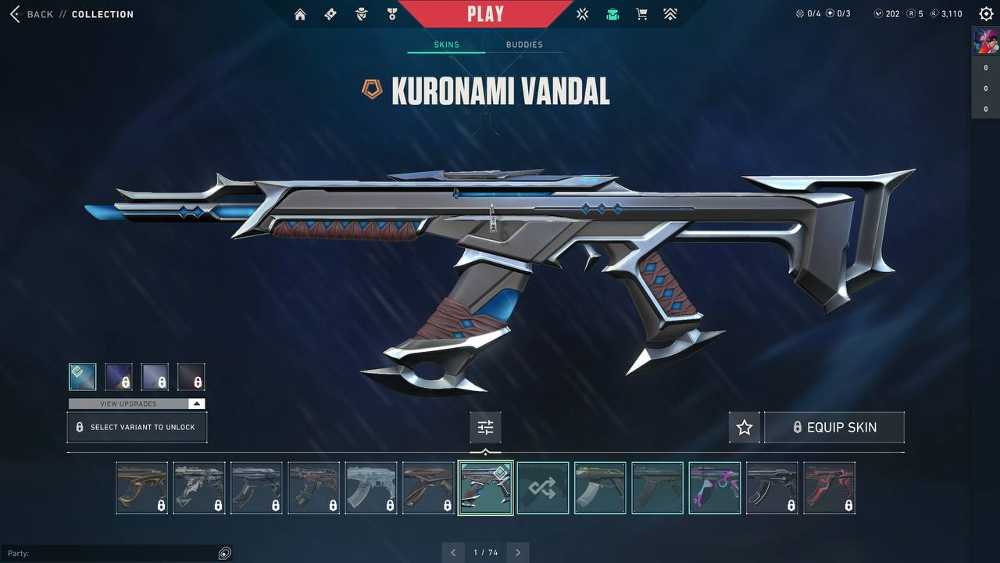Select the purple and pink Vandal skin thumbnail
This screenshot has width=1000, height=563.
point(715,487)
